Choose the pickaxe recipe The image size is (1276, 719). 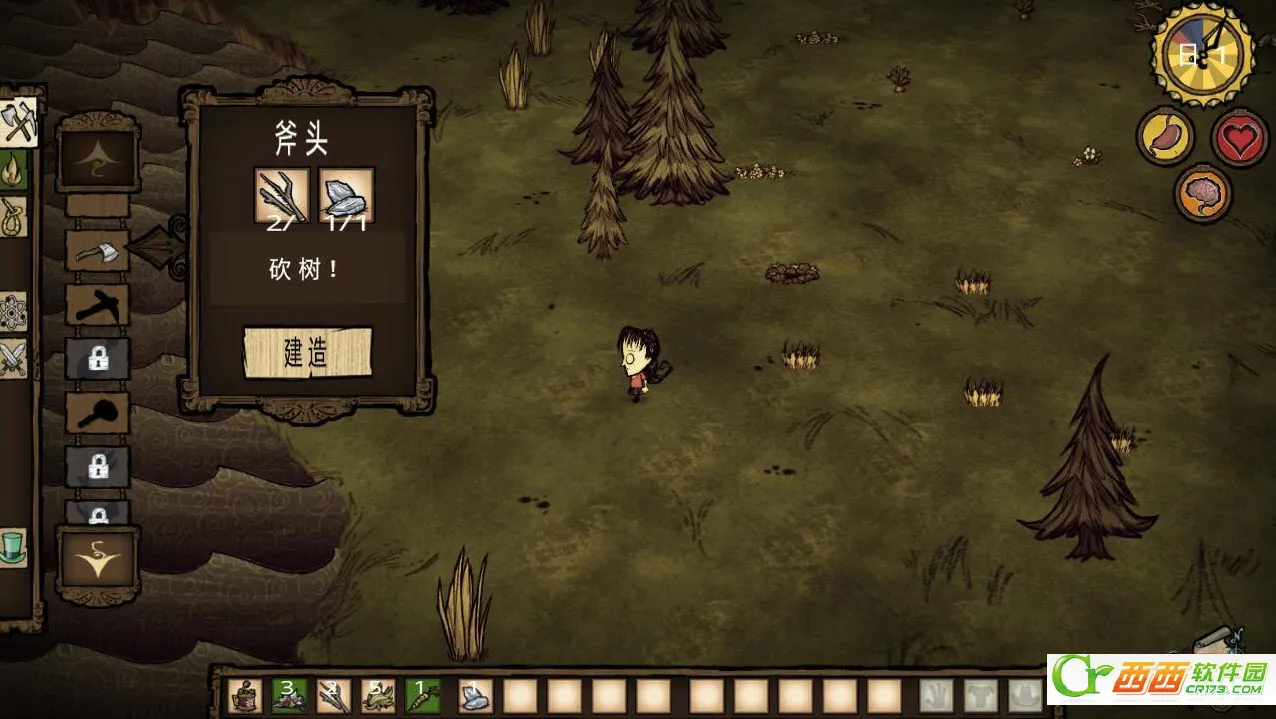click(97, 305)
